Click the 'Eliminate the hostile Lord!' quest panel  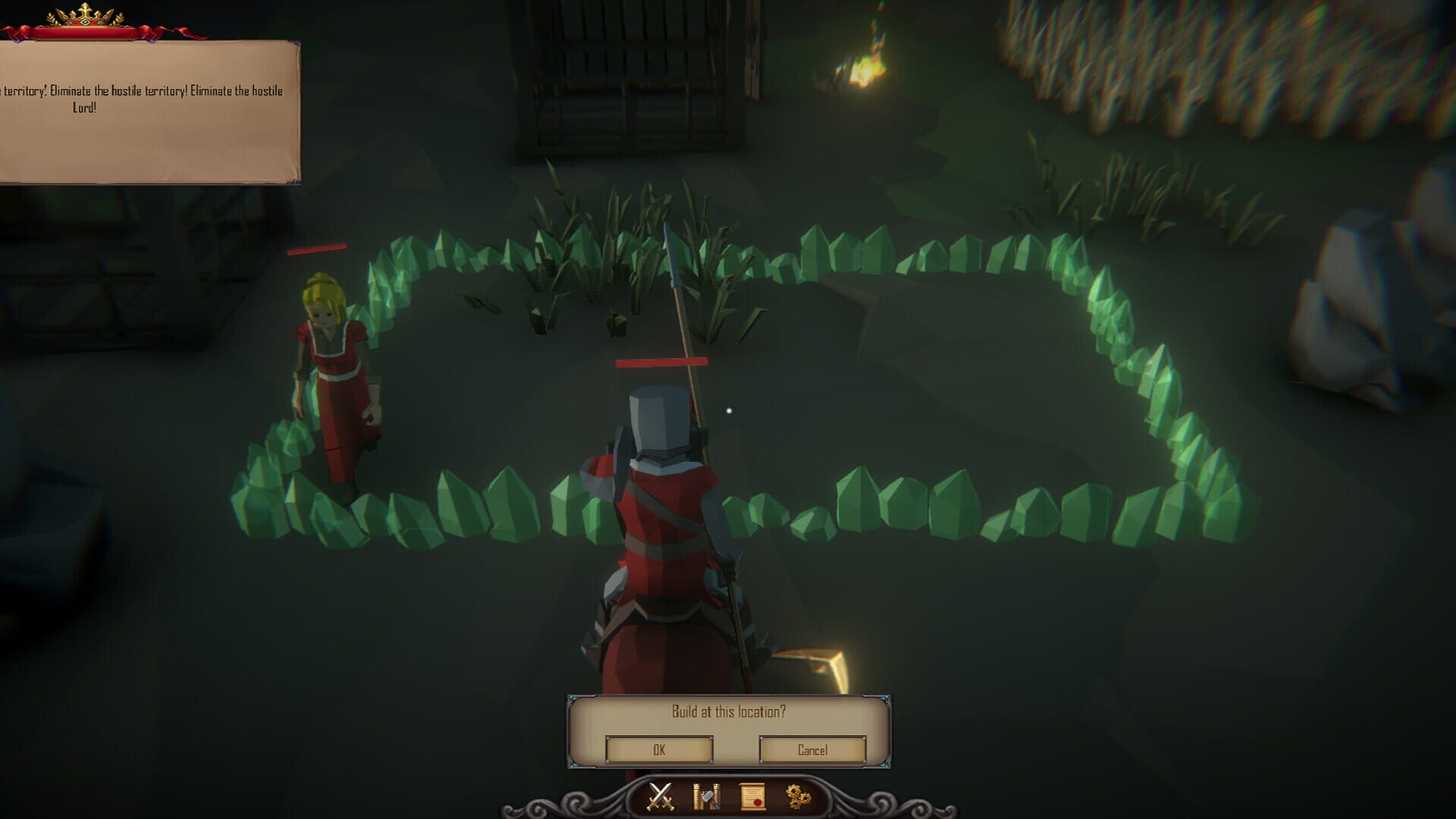point(148,99)
